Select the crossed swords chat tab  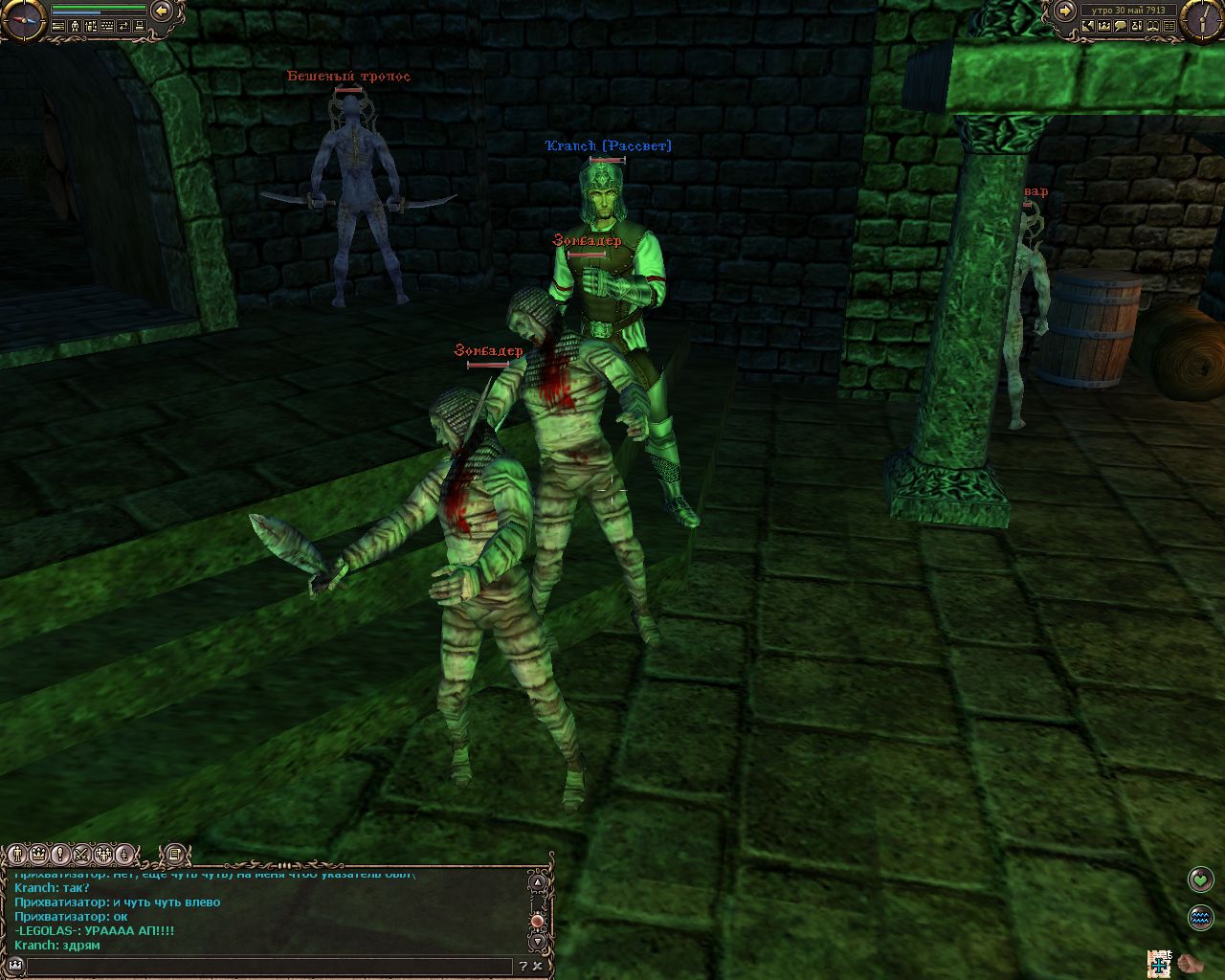[82, 854]
